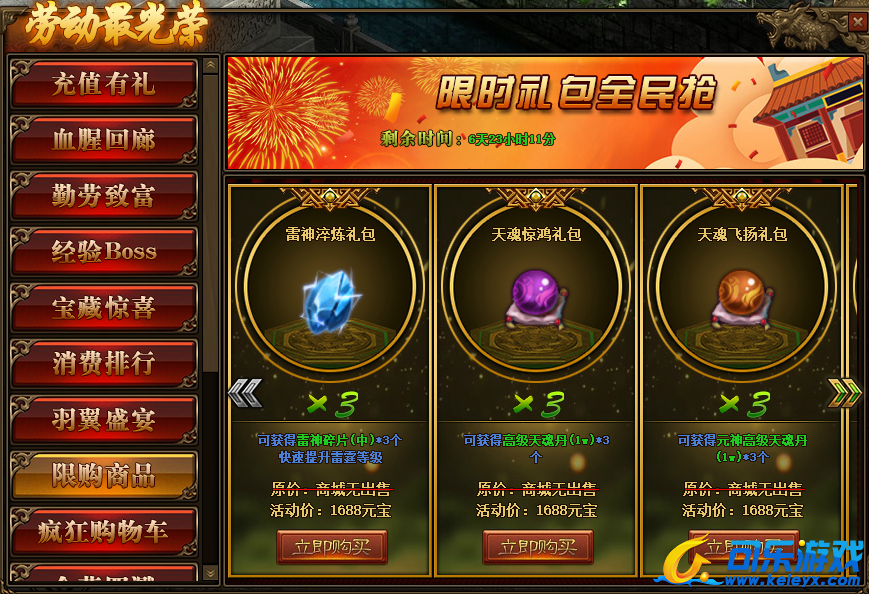Click the right double-arrow to page gift packs

pos(844,393)
